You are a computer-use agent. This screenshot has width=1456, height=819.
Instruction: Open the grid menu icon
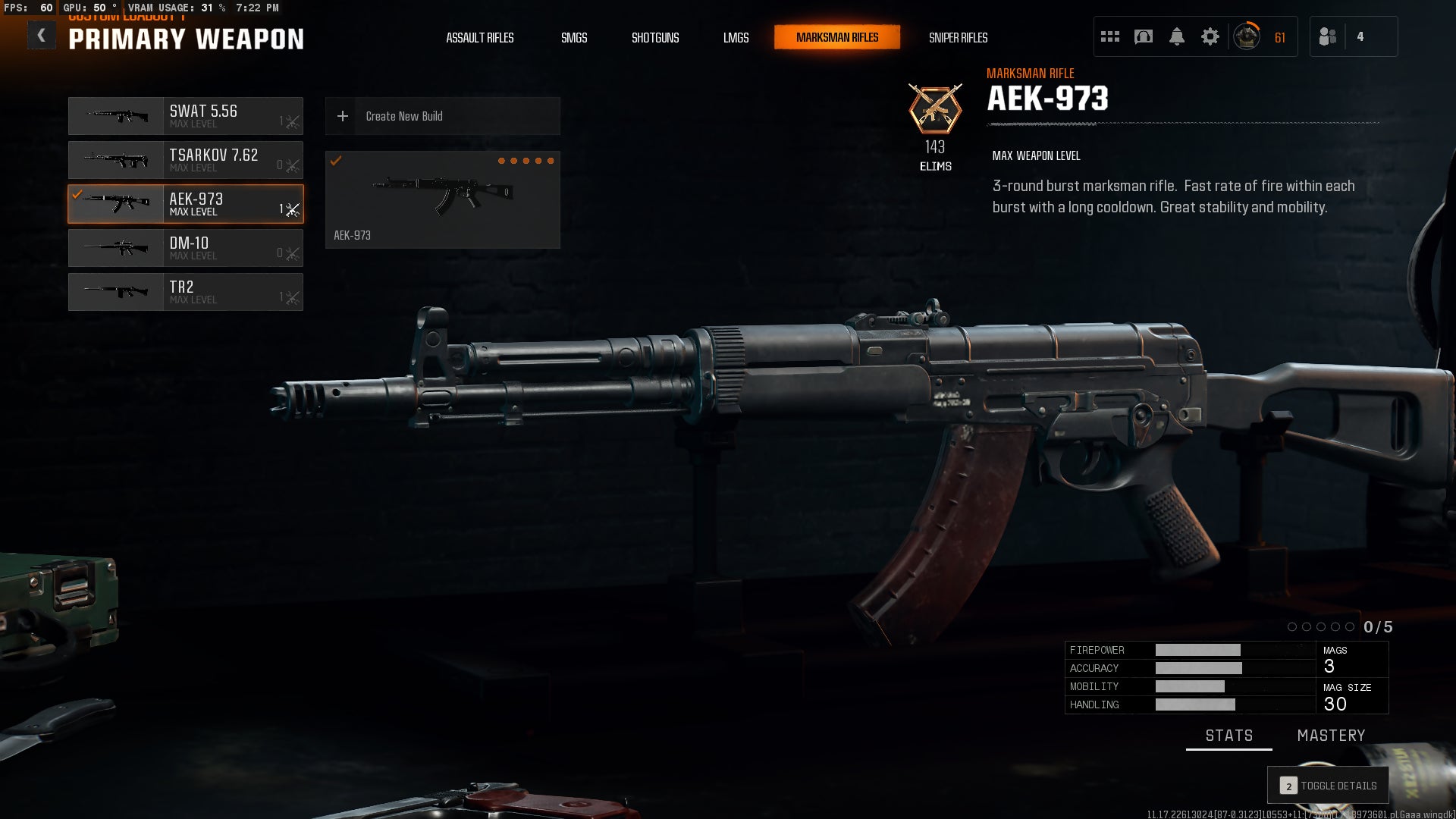tap(1110, 36)
